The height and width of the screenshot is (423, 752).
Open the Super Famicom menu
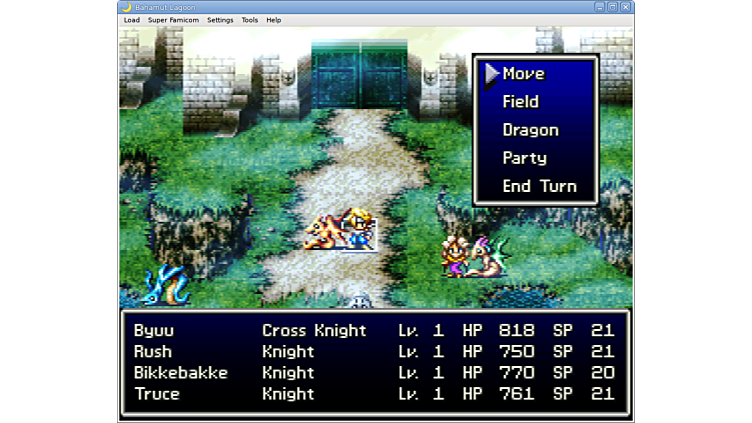tap(173, 20)
